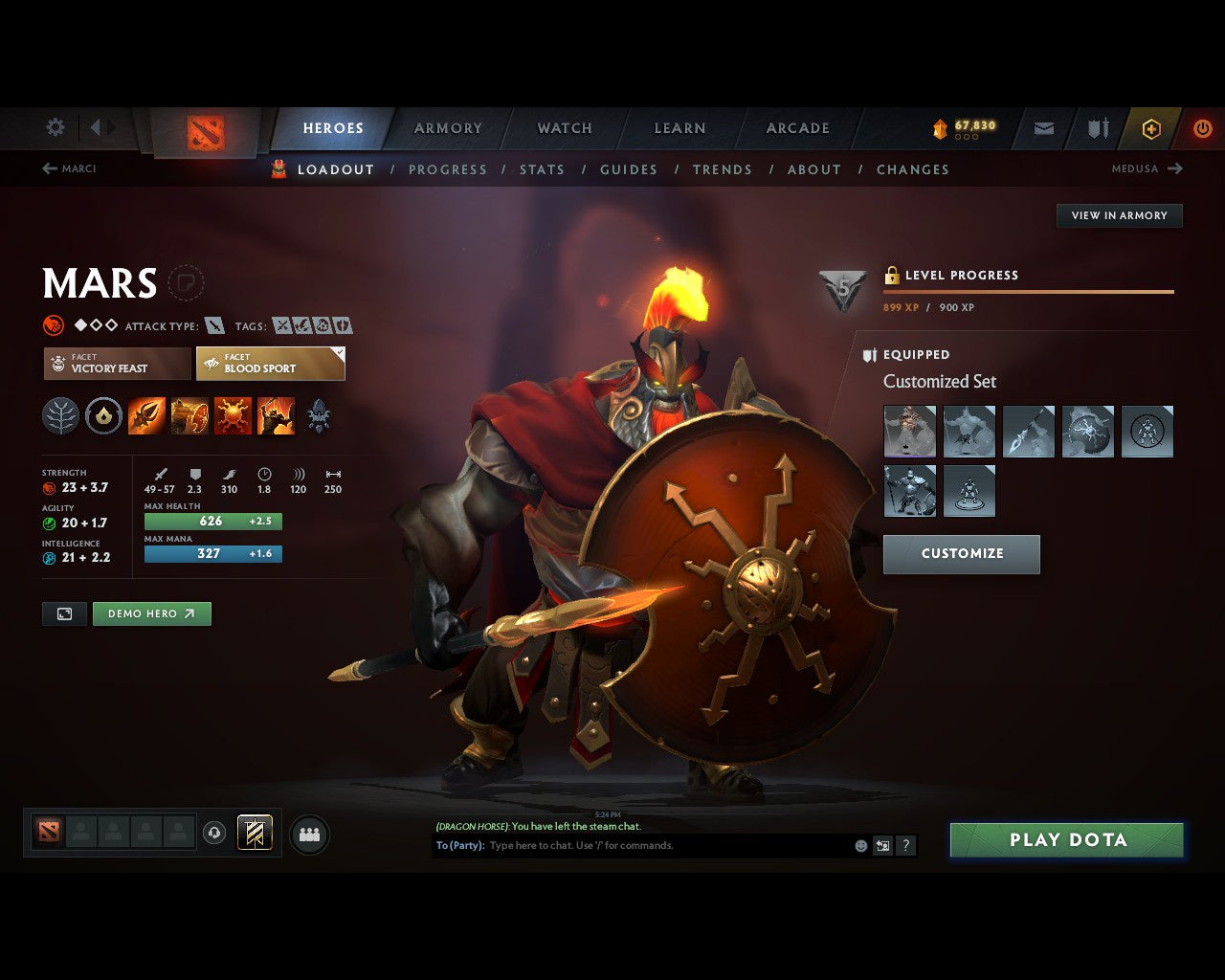The image size is (1225, 980).
Task: Toggle the party lobby icon
Action: (308, 834)
